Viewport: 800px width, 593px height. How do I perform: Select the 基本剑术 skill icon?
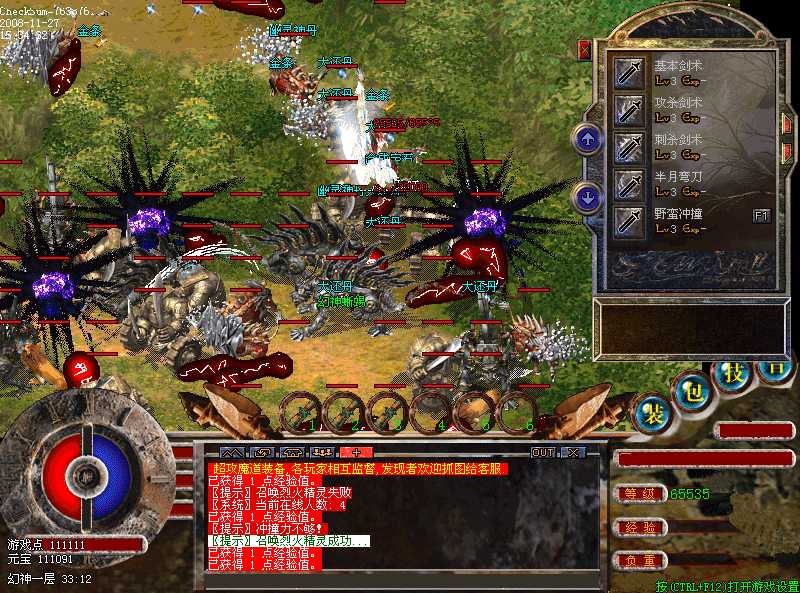(629, 71)
